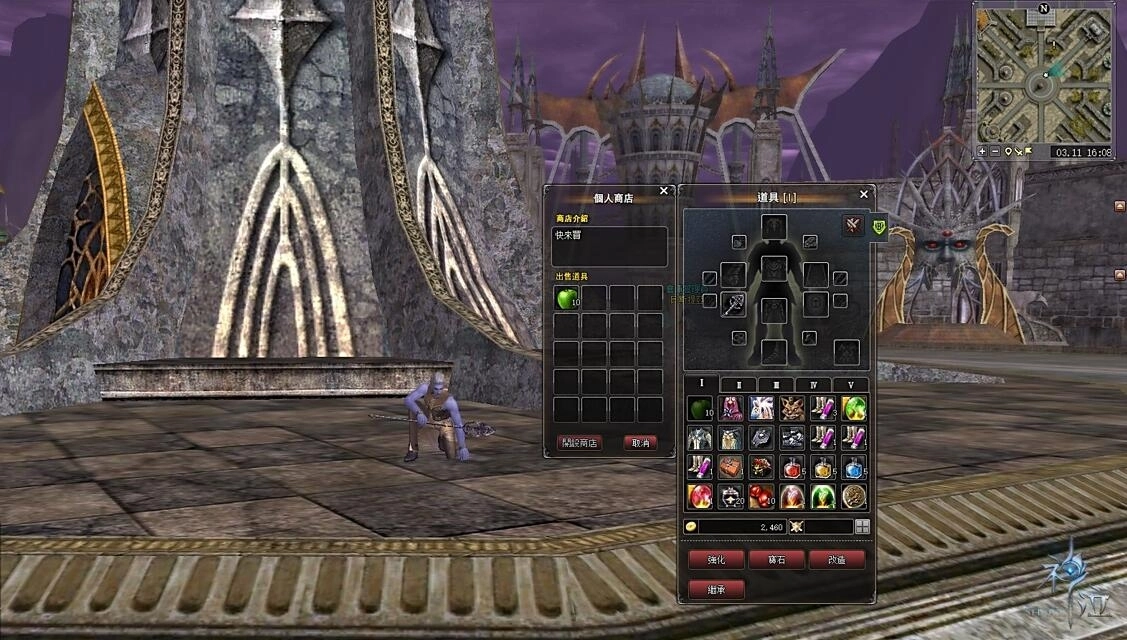The height and width of the screenshot is (640, 1127).
Task: Edit the shop introduction text box
Action: (x=610, y=246)
